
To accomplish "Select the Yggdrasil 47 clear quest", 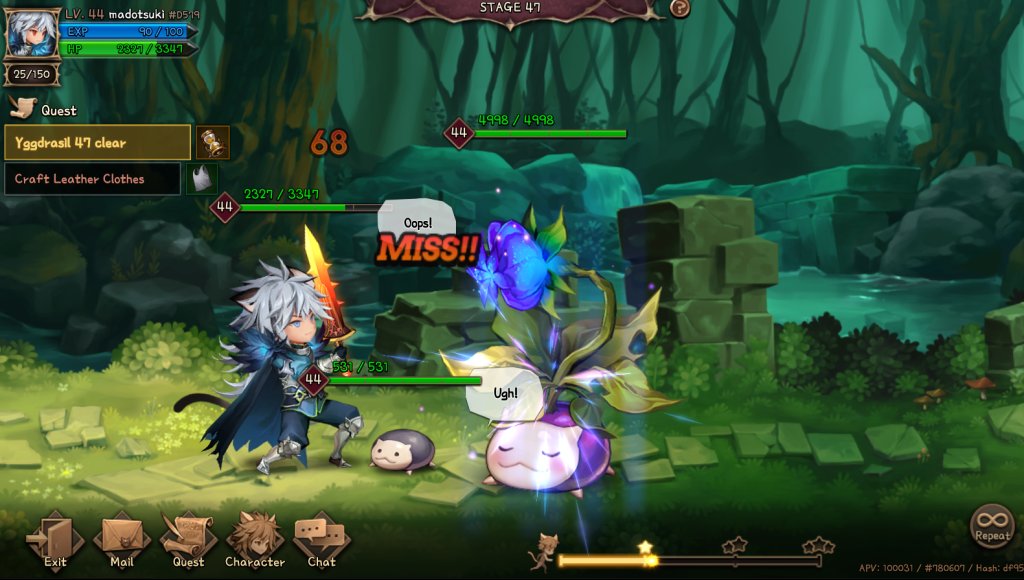I will 98,143.
